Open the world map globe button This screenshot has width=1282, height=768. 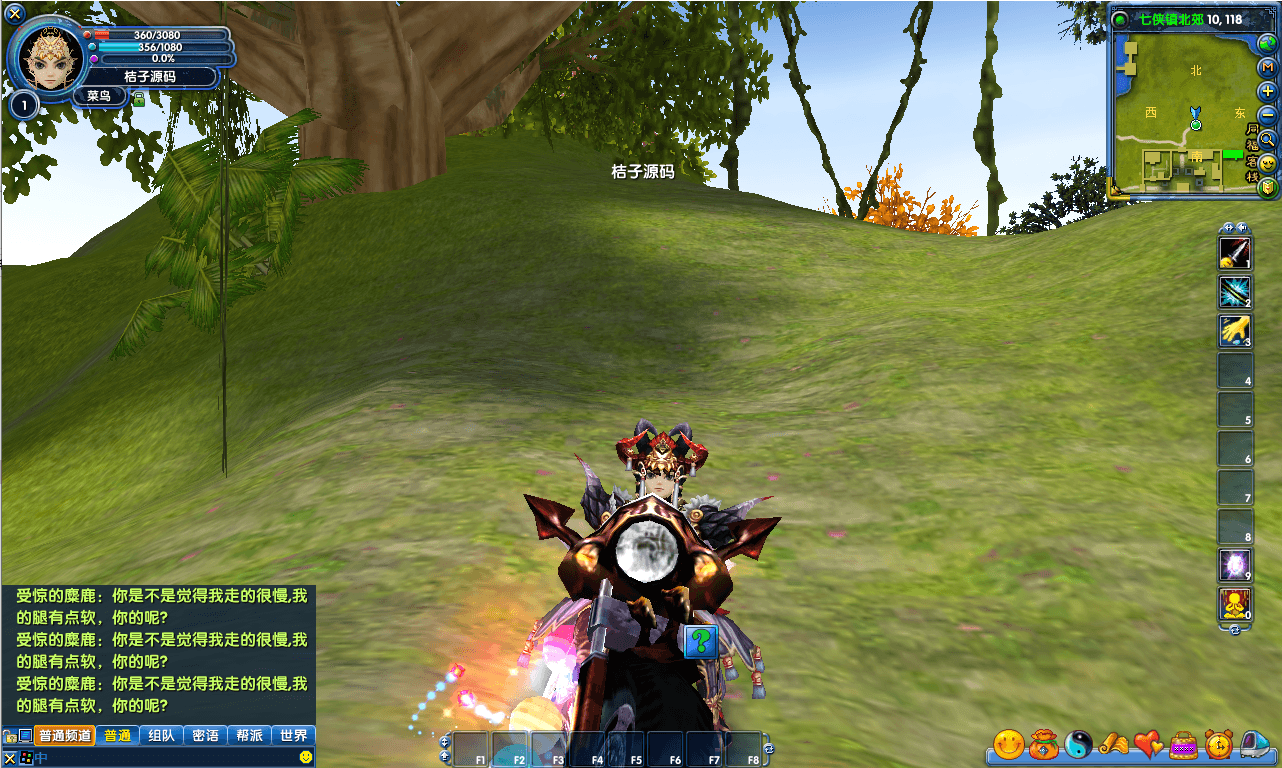click(x=1267, y=43)
